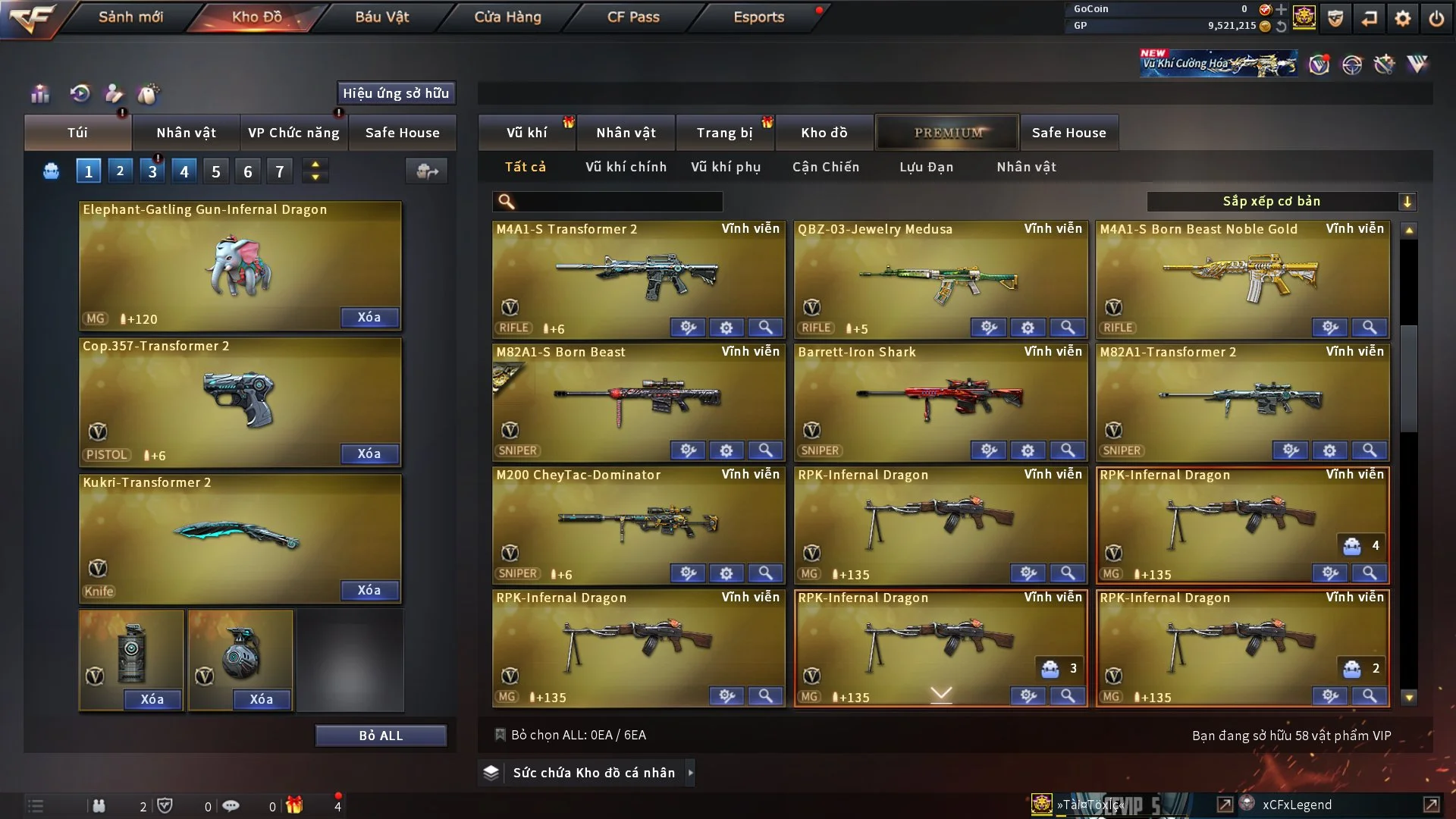Remove the Cop.357-Transformer 2 pistol with Xóa
The image size is (1456, 819).
click(x=369, y=453)
